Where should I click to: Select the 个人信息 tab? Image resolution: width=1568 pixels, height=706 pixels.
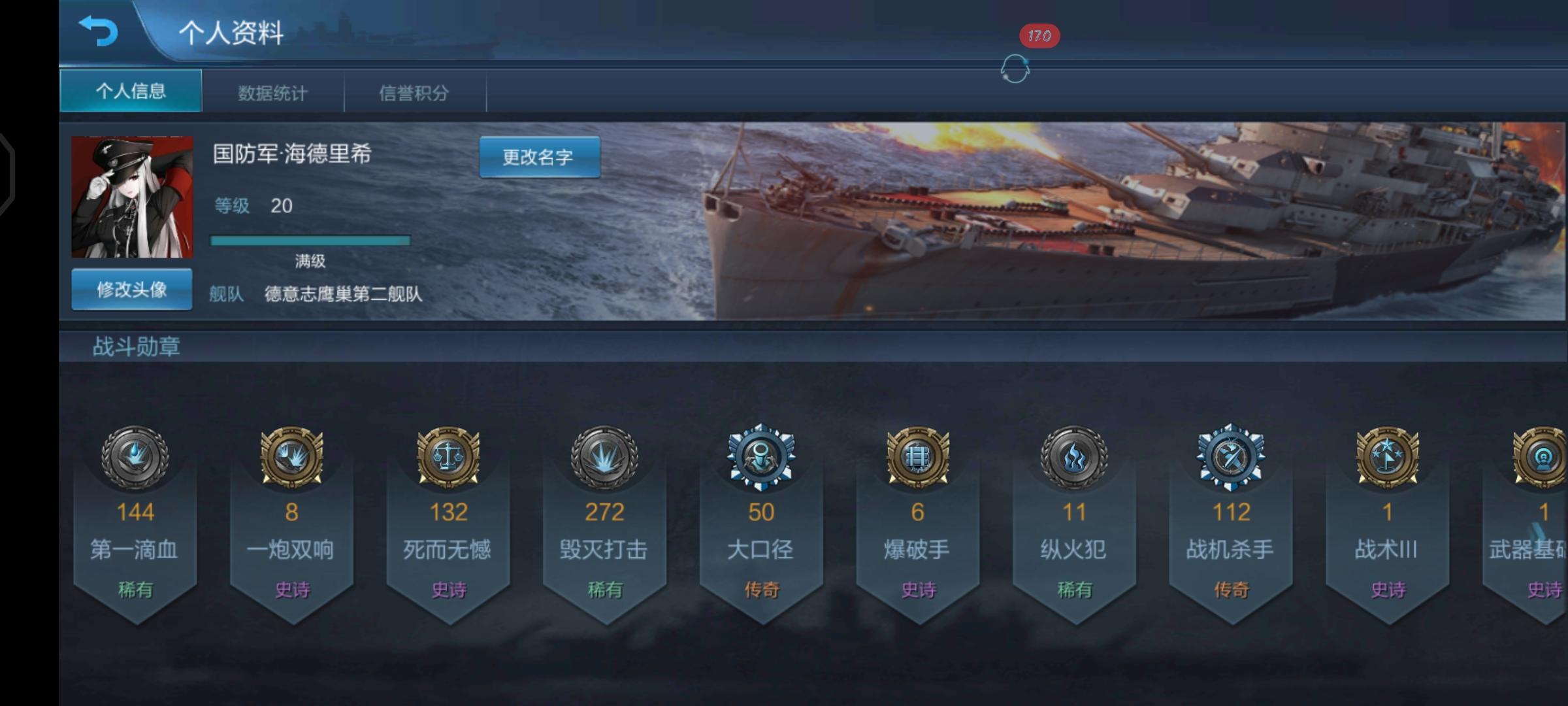[x=130, y=92]
